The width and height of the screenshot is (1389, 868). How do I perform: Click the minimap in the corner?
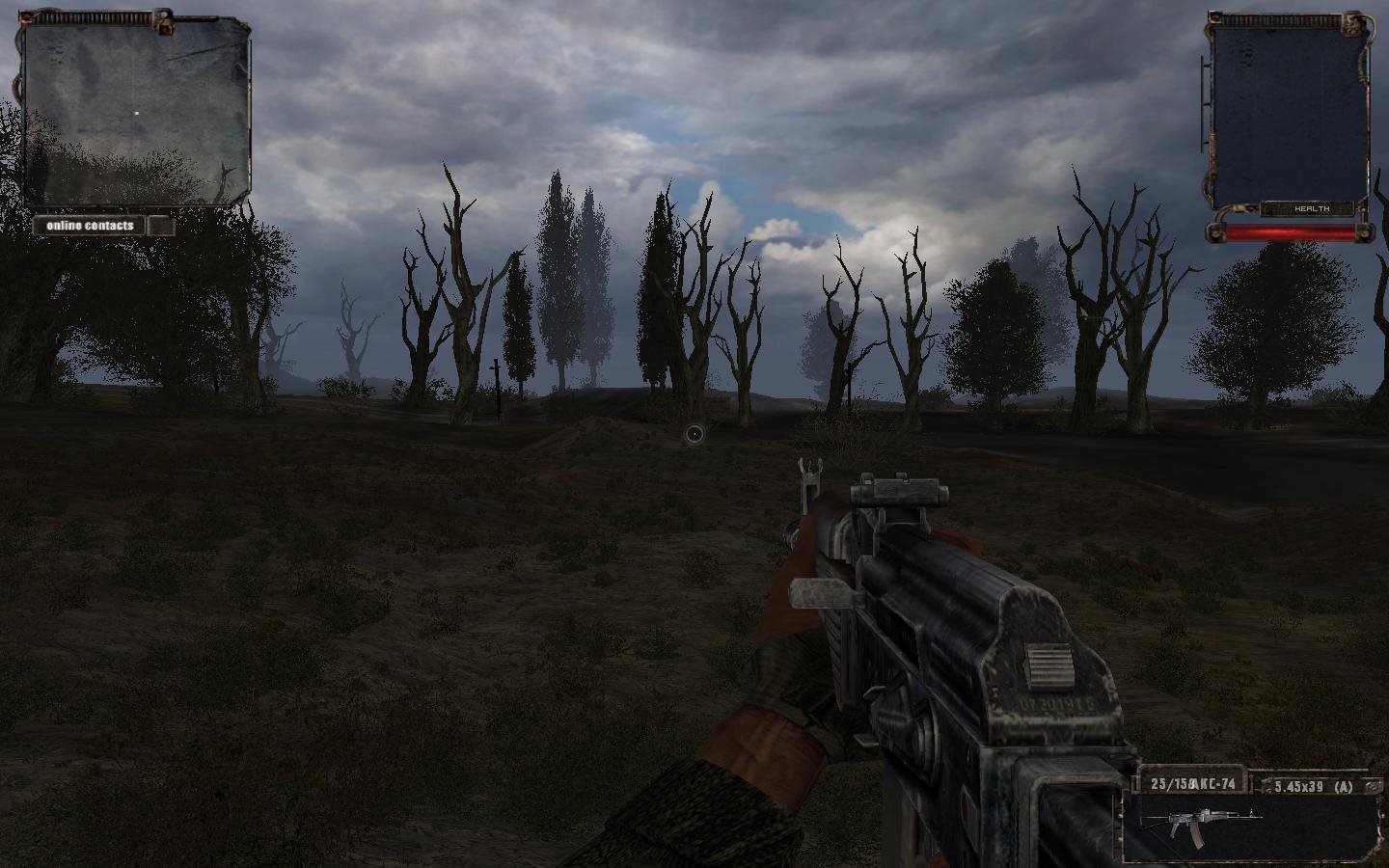(136, 111)
